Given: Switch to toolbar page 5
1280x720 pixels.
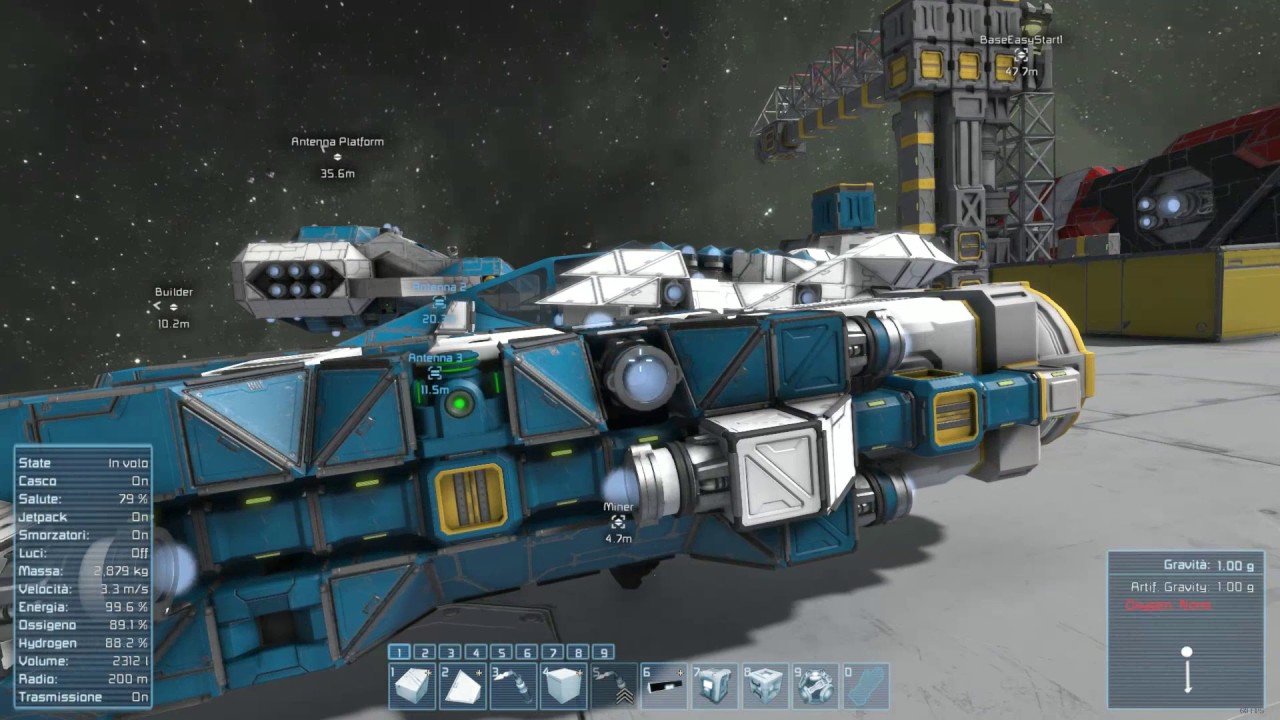Looking at the screenshot, I should (x=501, y=653).
